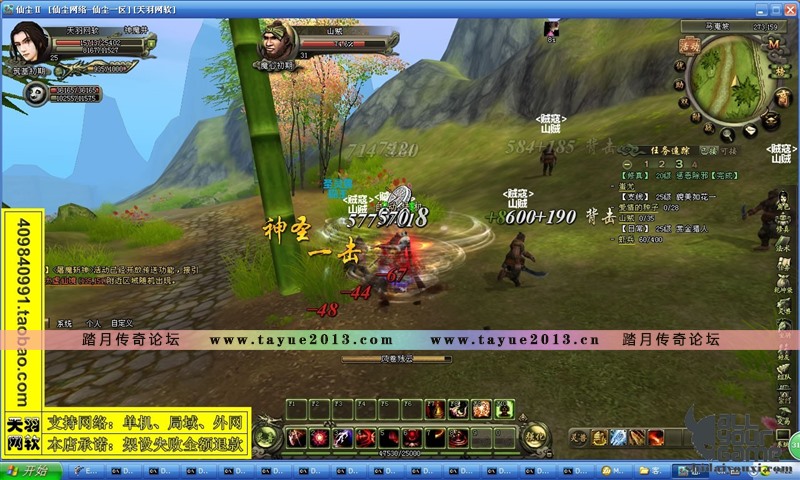
Task: Select the 个人 chat tab
Action: click(93, 324)
